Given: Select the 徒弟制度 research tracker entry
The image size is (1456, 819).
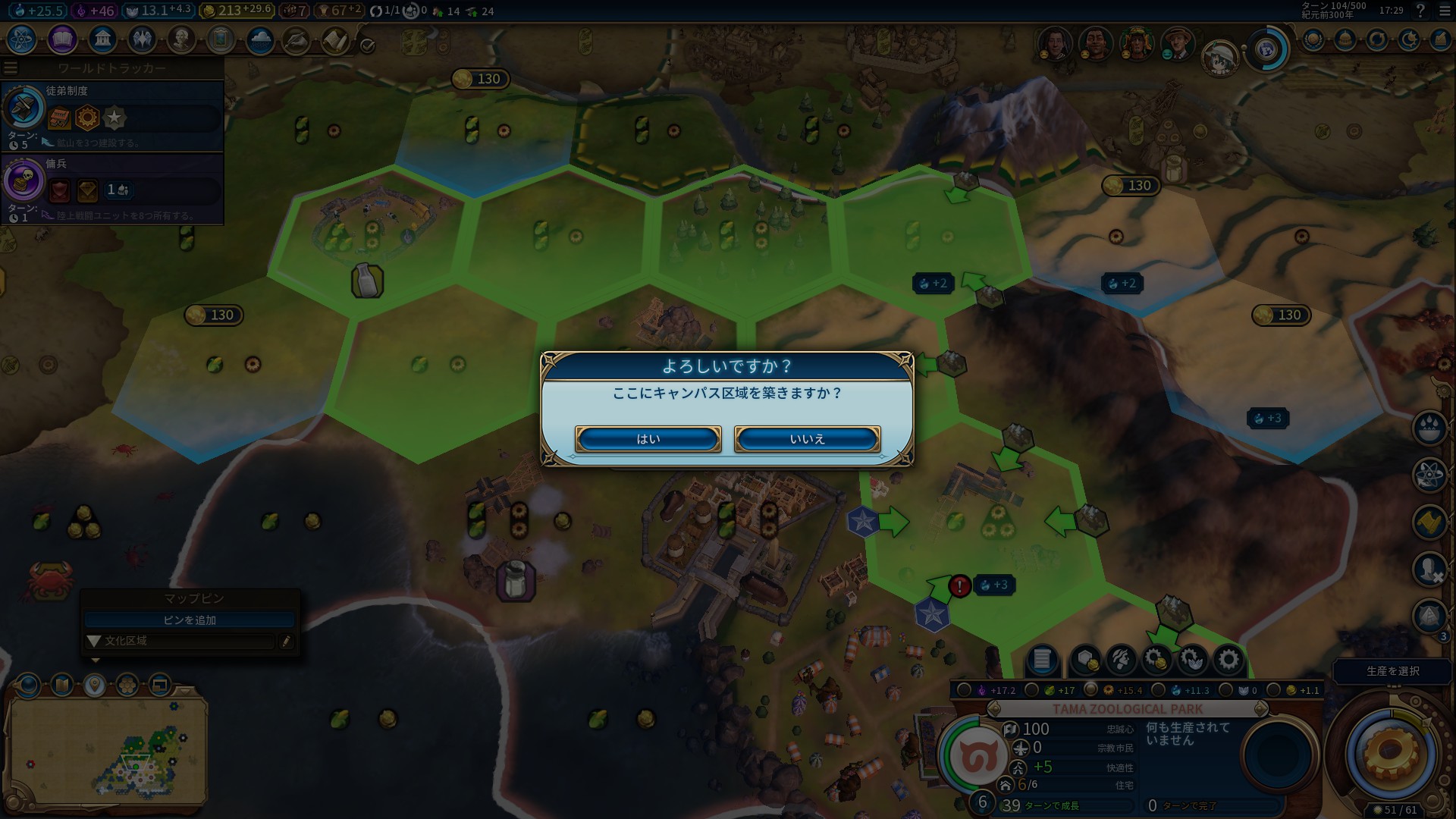Looking at the screenshot, I should coord(112,115).
